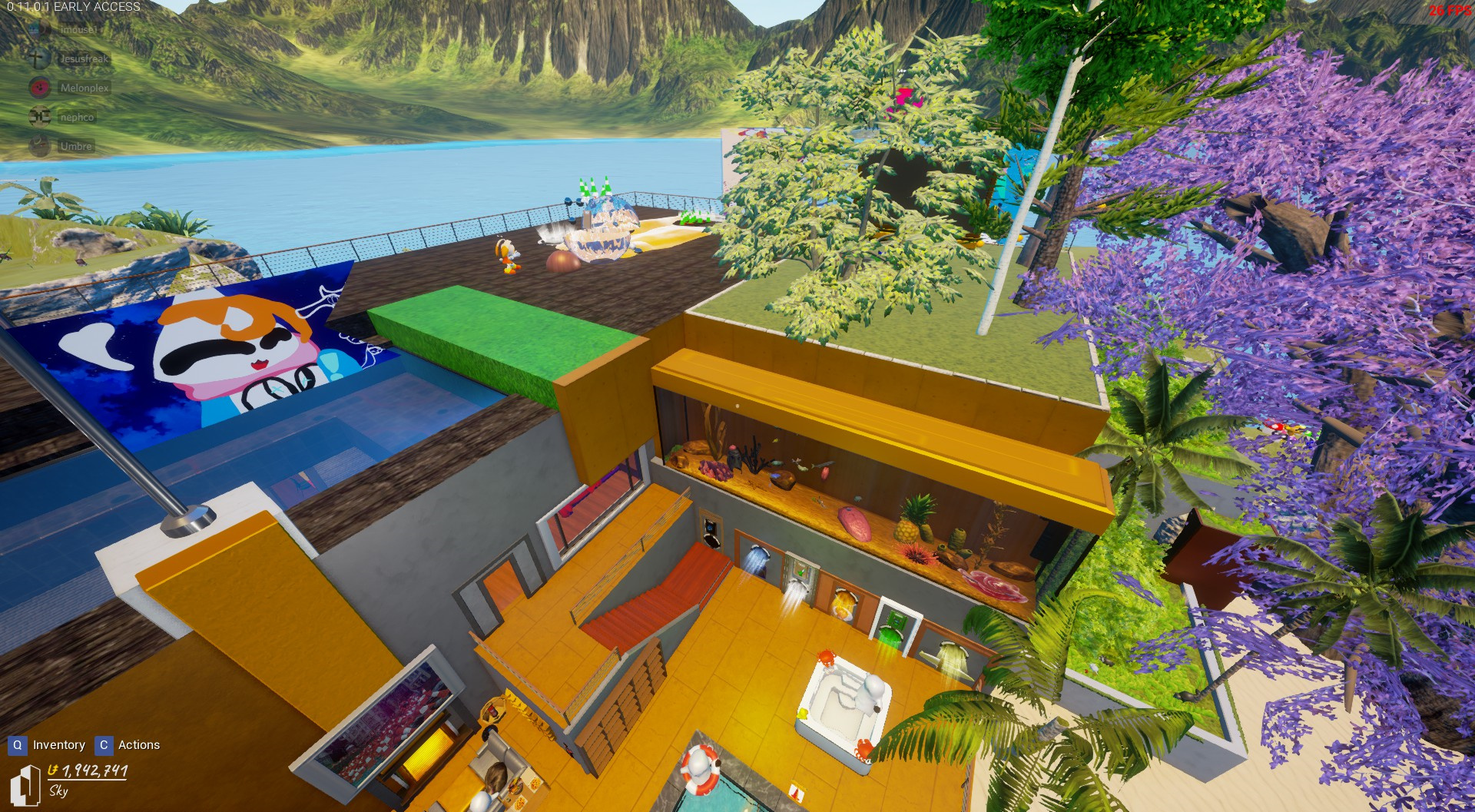Click the Melonplex player entry
The width and height of the screenshot is (1475, 812).
84,88
